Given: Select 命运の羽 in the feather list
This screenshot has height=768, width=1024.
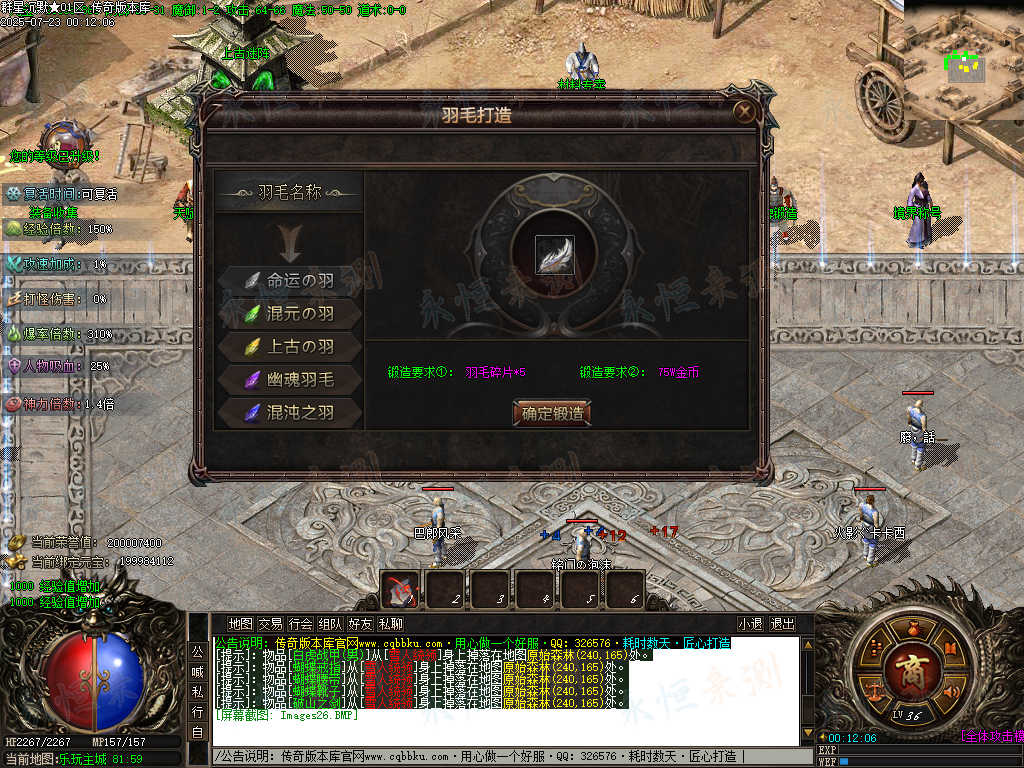Looking at the screenshot, I should point(289,281).
